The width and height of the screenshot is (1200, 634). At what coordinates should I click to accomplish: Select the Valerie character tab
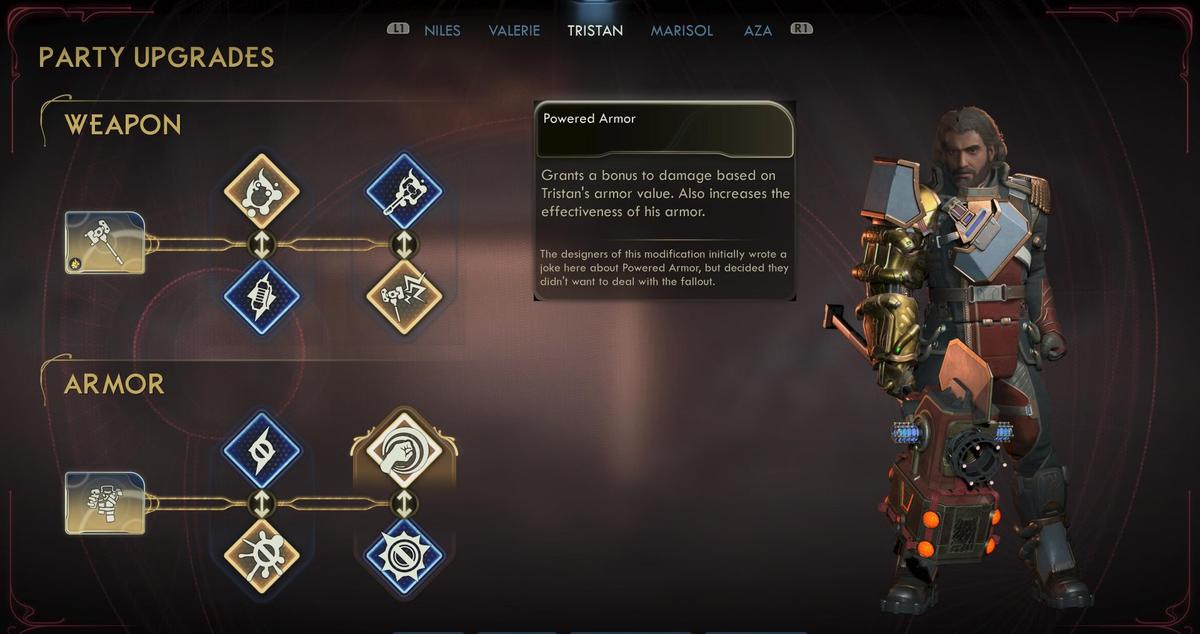pyautogui.click(x=514, y=30)
